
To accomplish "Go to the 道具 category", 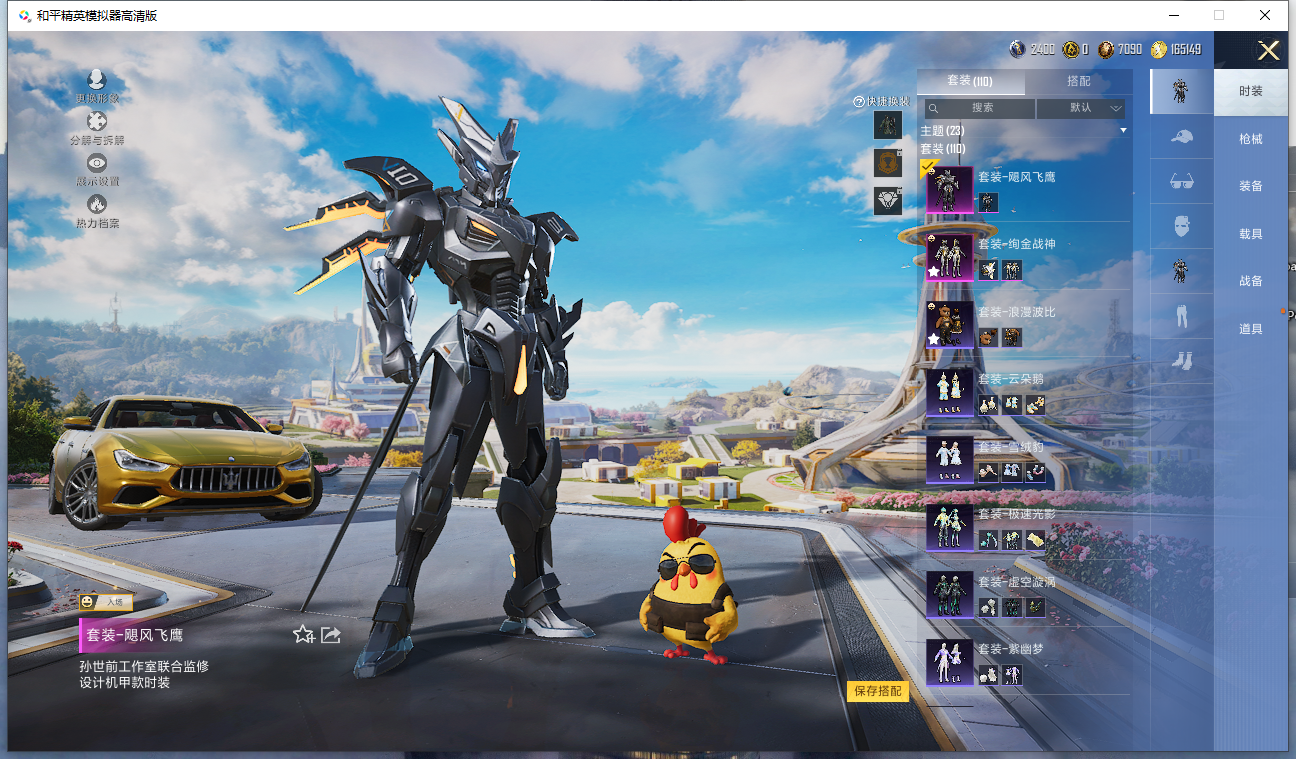I will tap(1250, 329).
